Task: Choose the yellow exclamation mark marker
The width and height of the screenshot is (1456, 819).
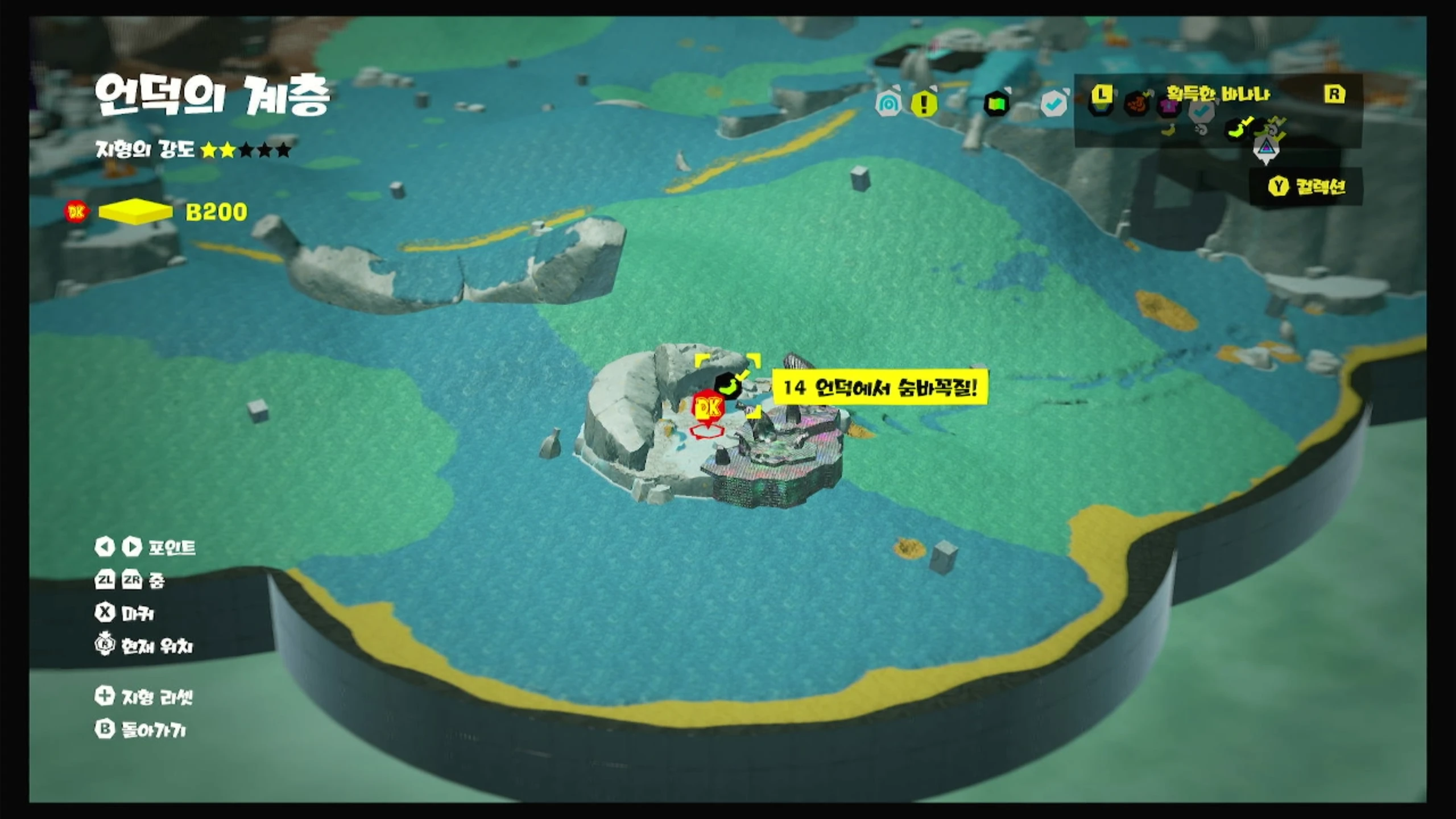Action: pos(924,104)
